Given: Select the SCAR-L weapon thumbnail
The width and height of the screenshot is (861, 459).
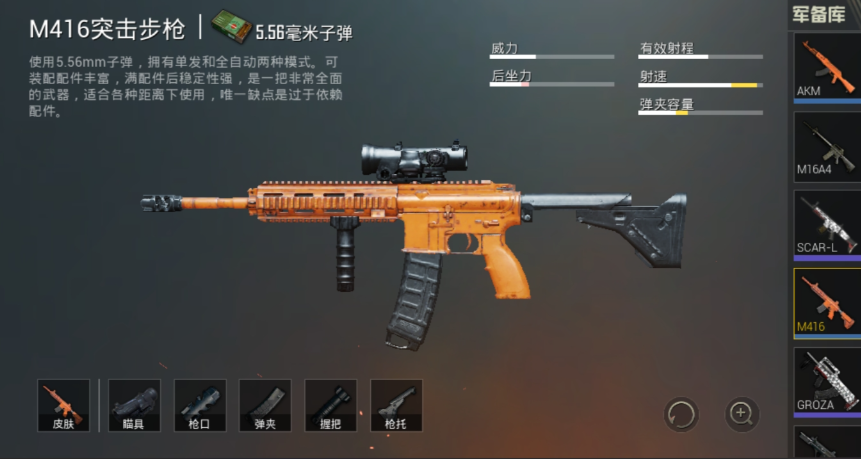Looking at the screenshot, I should 827,223.
